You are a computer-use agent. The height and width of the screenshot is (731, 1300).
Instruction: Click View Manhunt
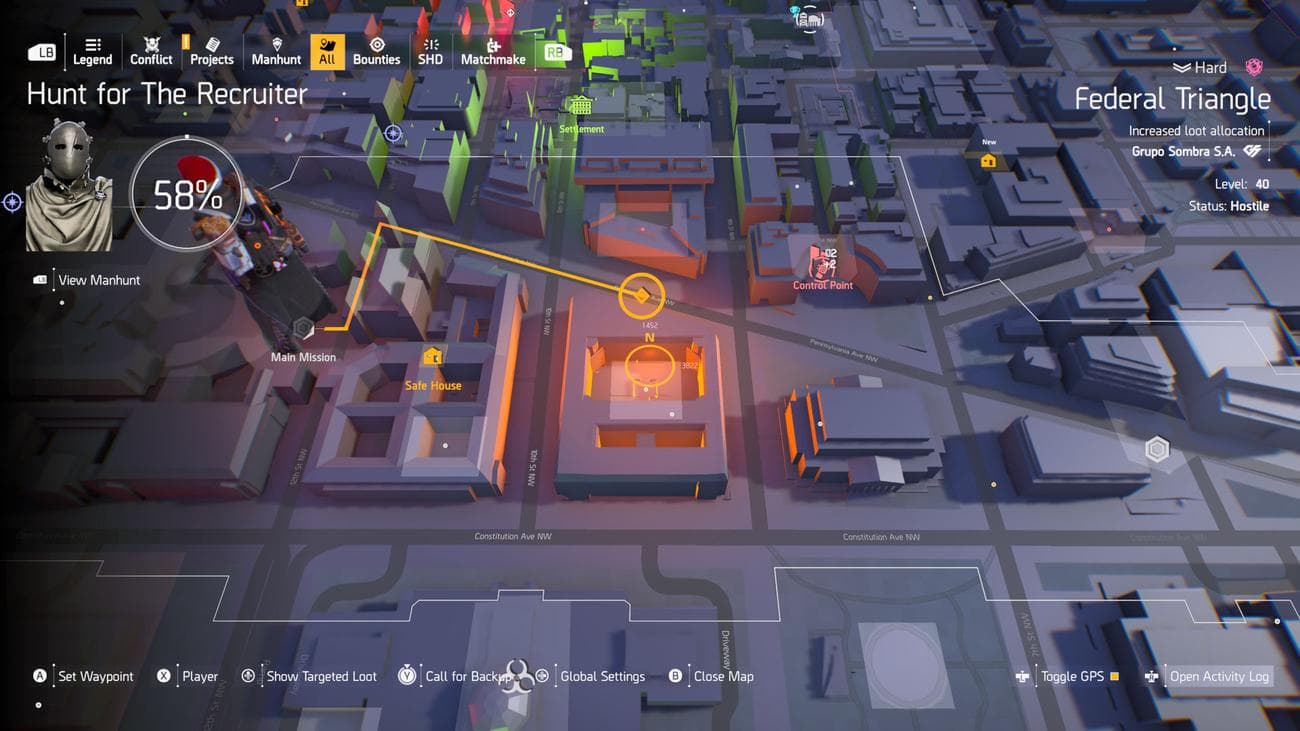(99, 279)
